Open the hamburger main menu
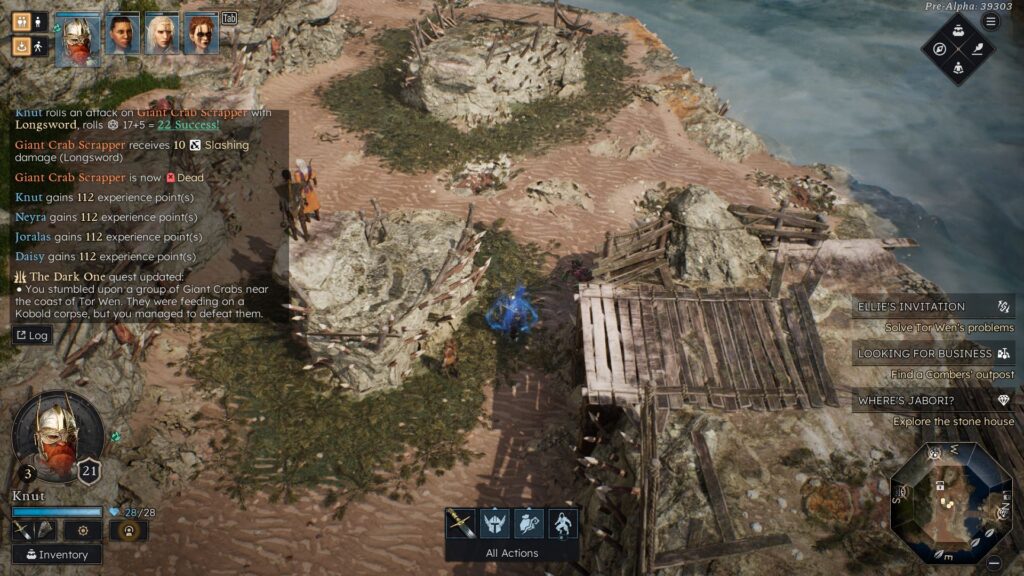 [991, 22]
